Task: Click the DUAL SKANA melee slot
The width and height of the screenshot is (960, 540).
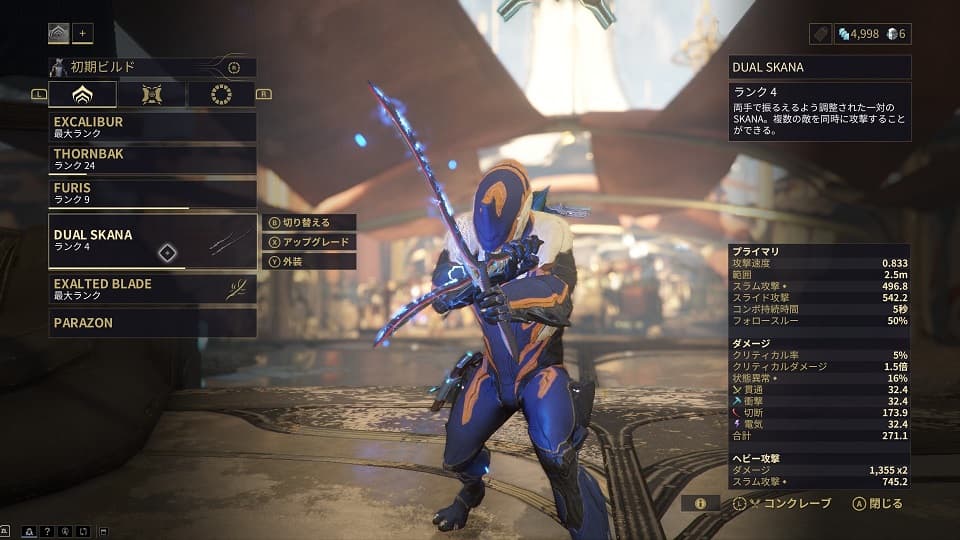Action: tap(152, 241)
